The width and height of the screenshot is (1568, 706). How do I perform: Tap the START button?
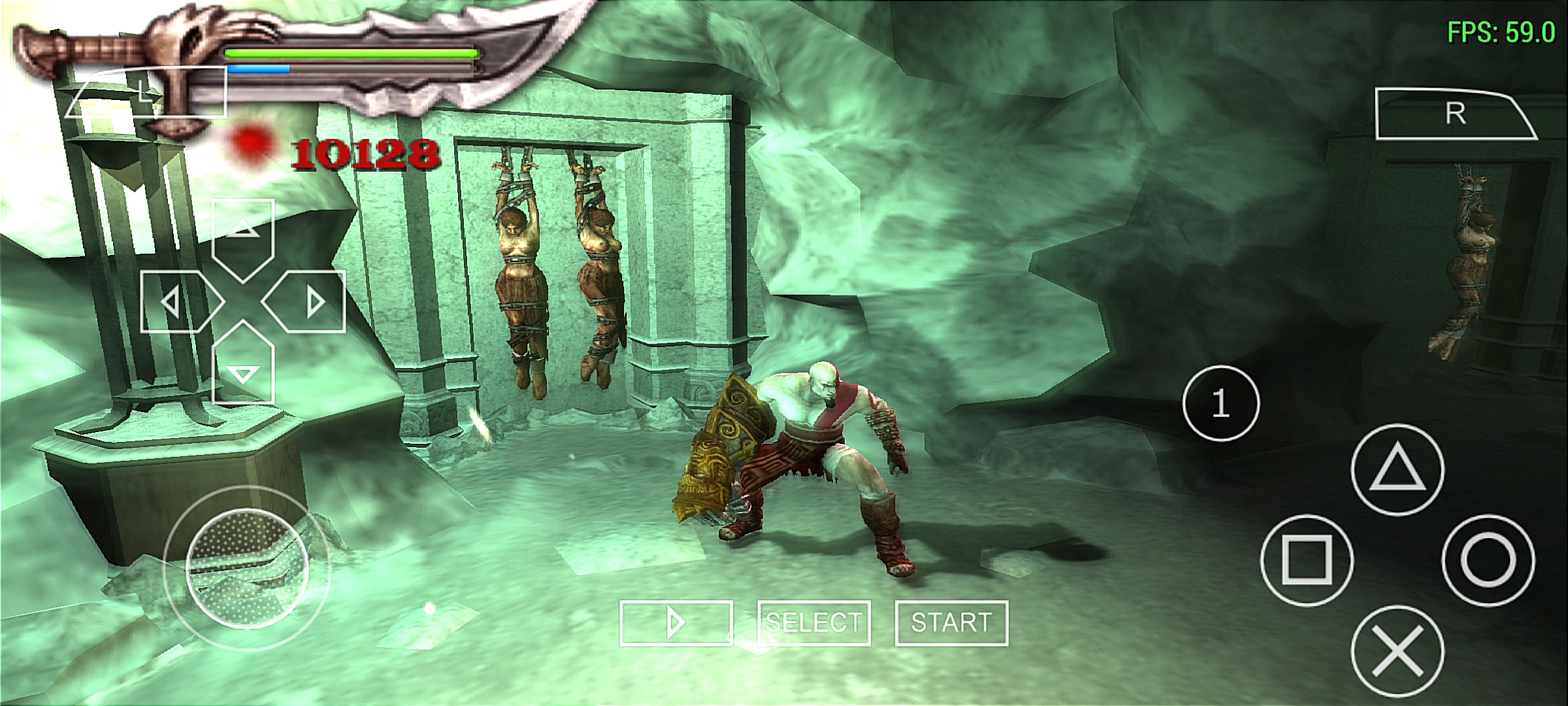tap(951, 623)
